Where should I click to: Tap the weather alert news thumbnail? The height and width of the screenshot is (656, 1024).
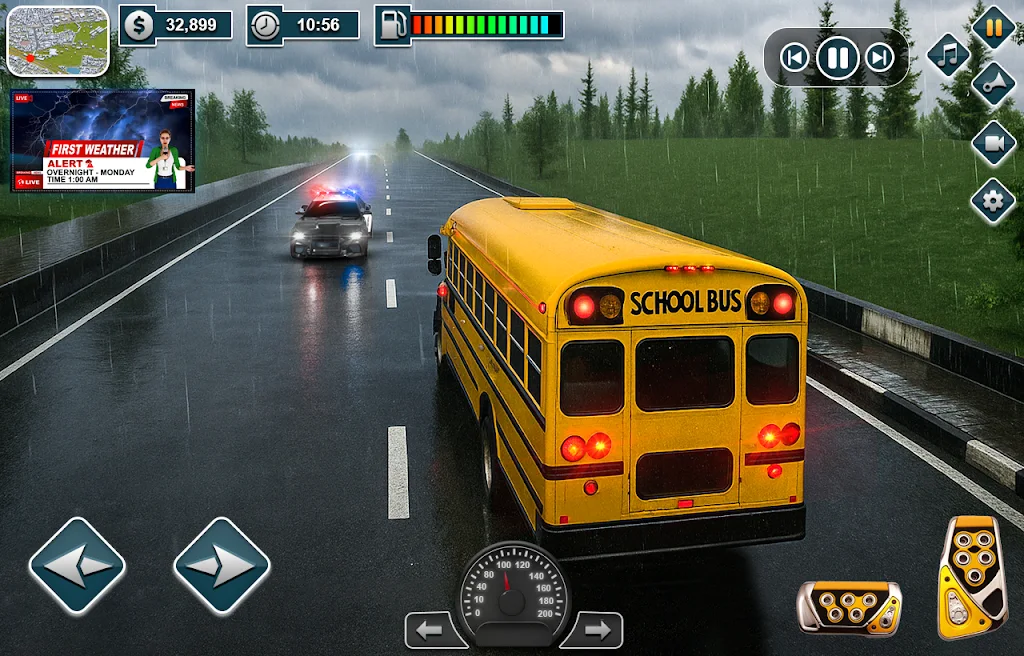pyautogui.click(x=102, y=141)
